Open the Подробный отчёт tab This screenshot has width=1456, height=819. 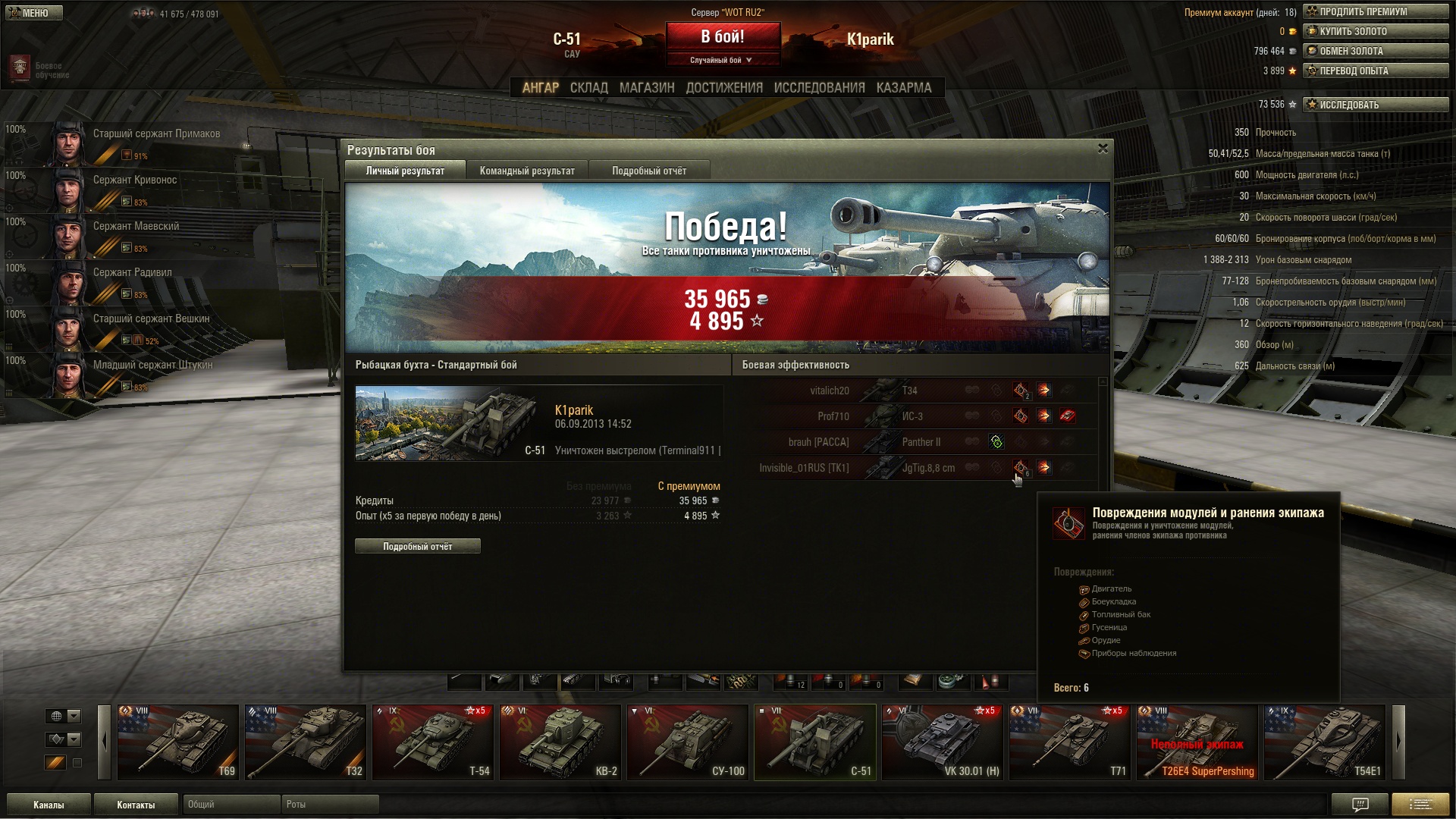pos(649,171)
